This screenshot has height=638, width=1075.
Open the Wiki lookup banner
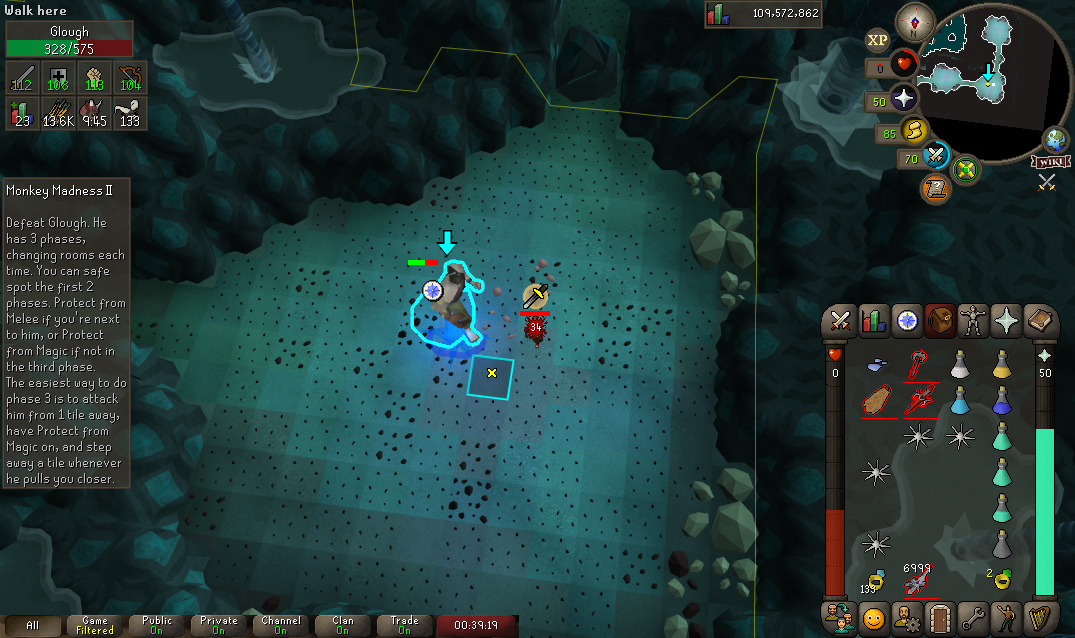[x=1048, y=162]
